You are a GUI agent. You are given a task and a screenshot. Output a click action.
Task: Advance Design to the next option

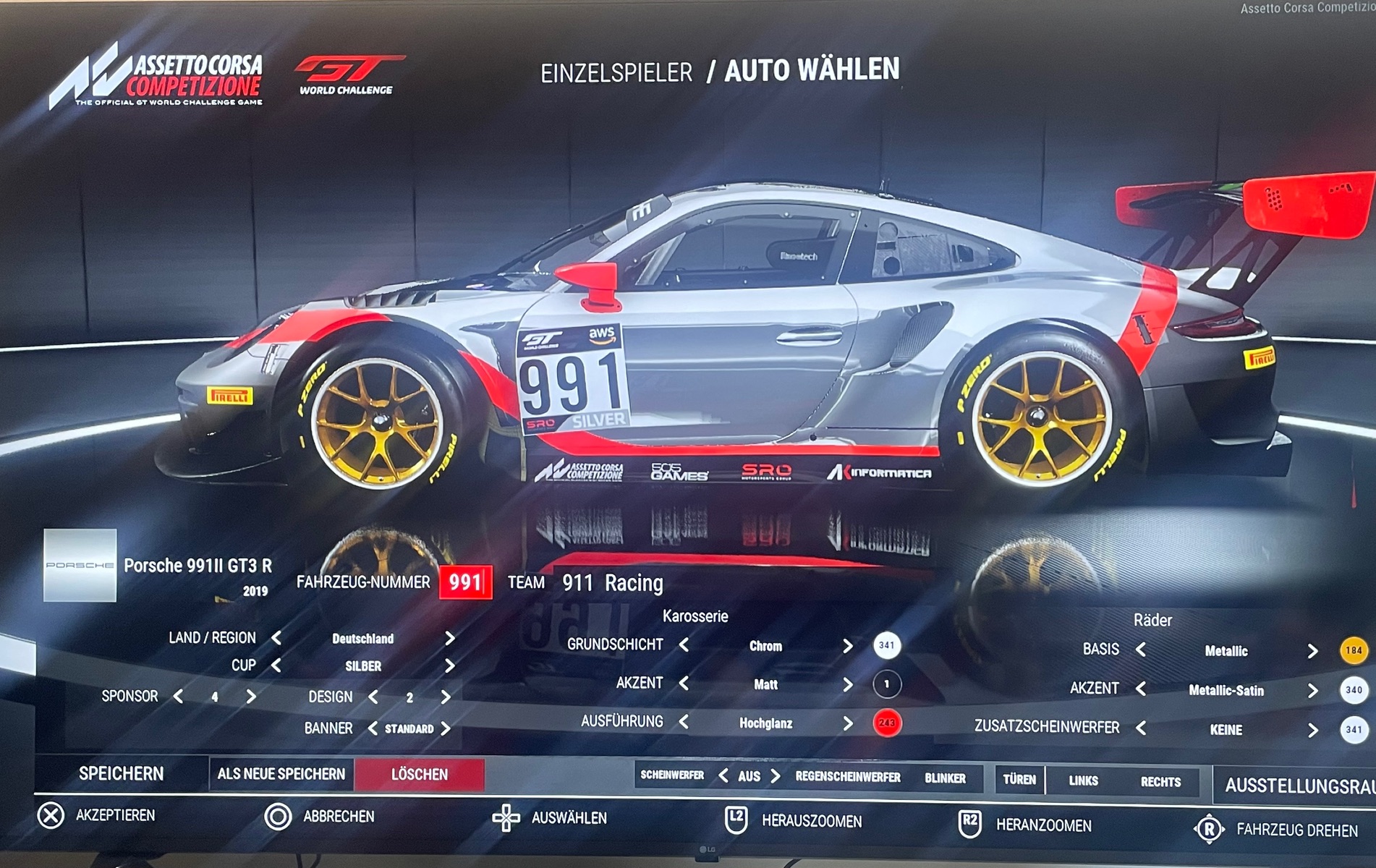(x=446, y=697)
